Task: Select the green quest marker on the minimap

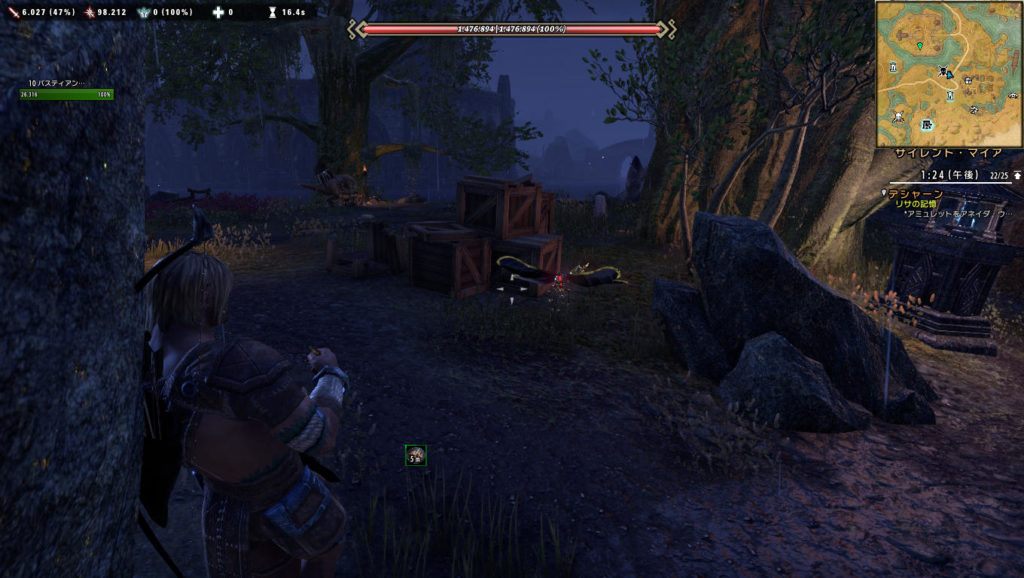Action: pos(919,46)
